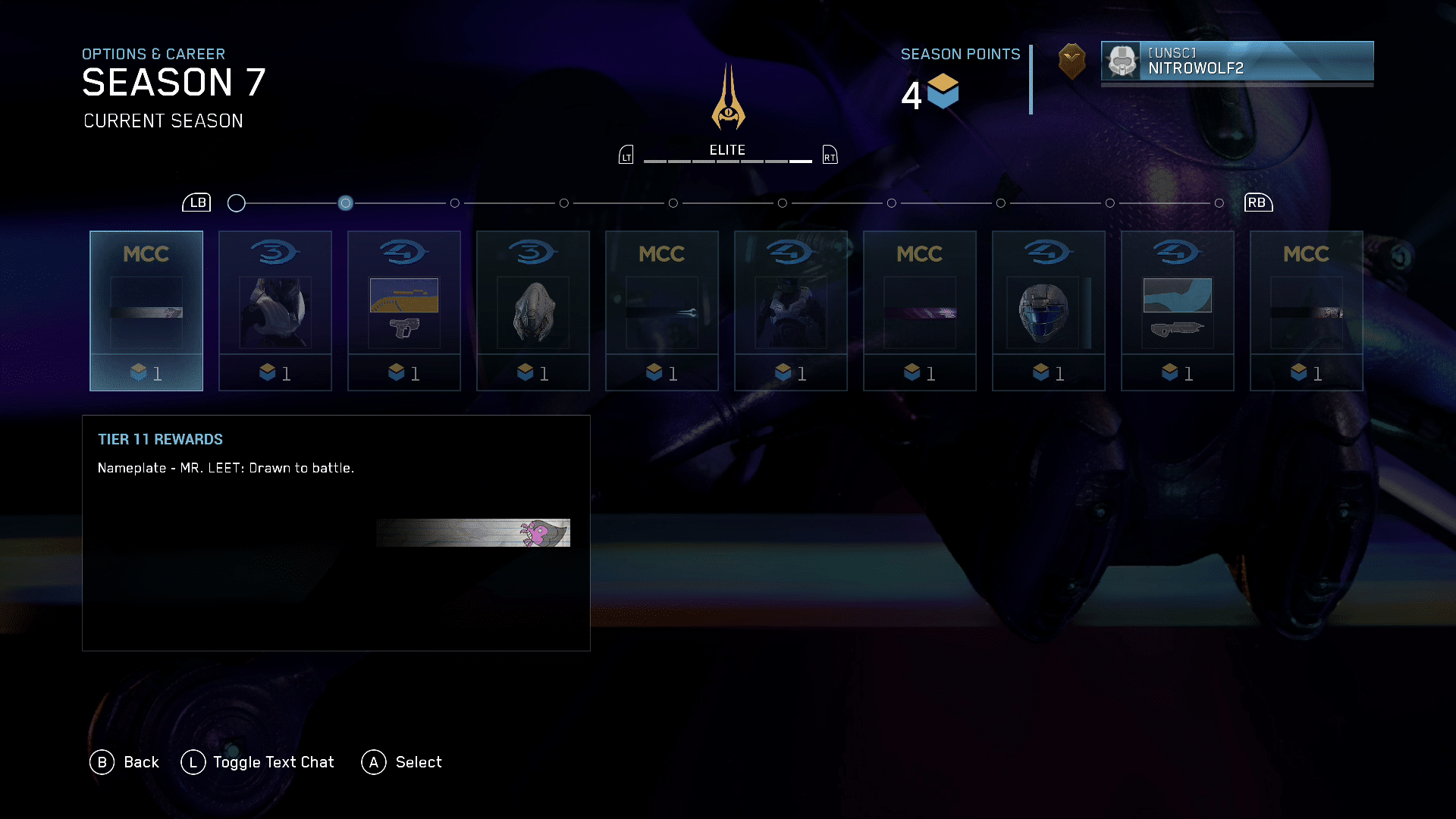Select the Halo 4 blue assault rifle skin
This screenshot has height=819, width=1456.
coord(1178,311)
